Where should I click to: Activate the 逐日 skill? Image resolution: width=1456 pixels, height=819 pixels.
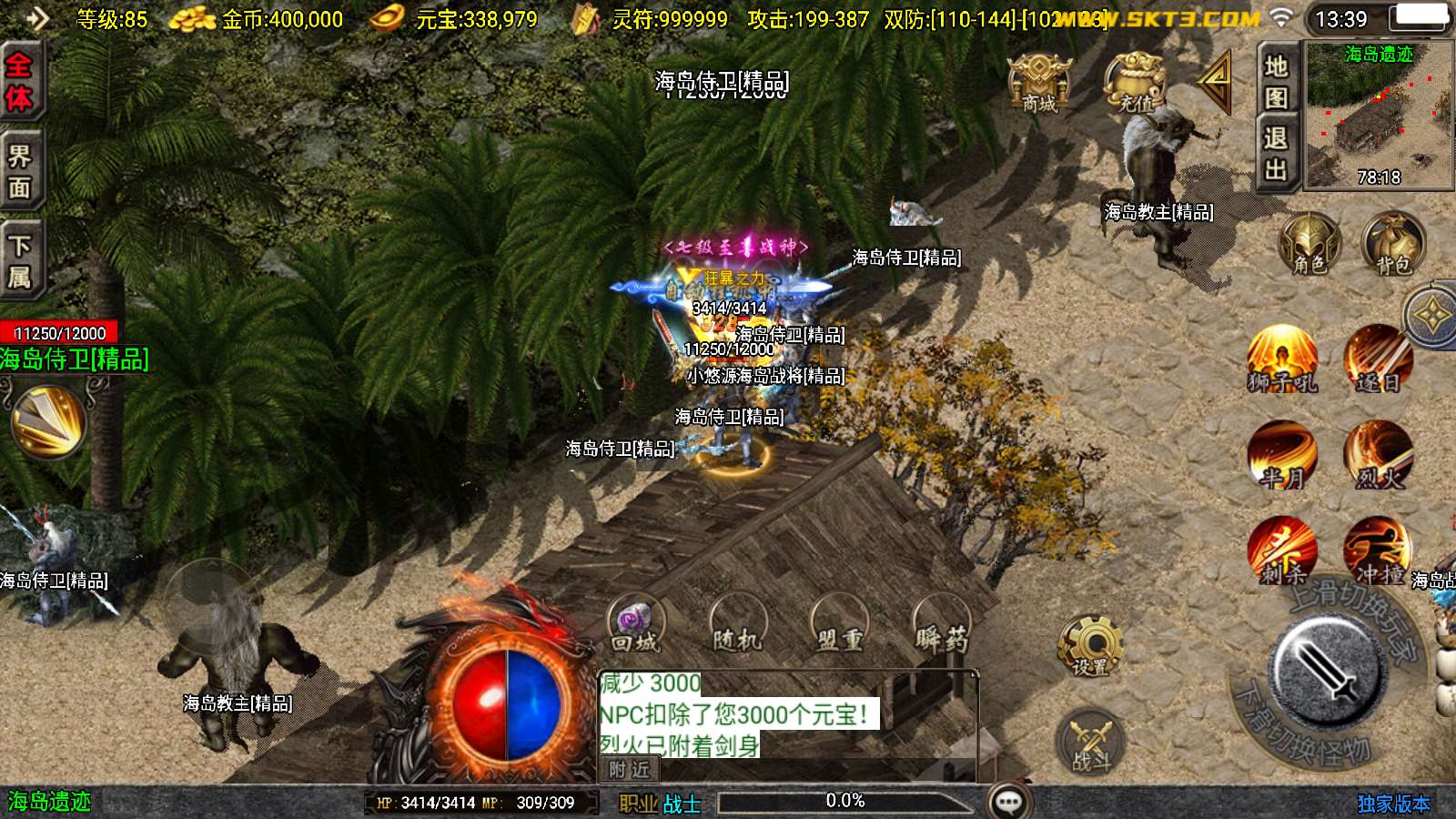tap(1378, 359)
